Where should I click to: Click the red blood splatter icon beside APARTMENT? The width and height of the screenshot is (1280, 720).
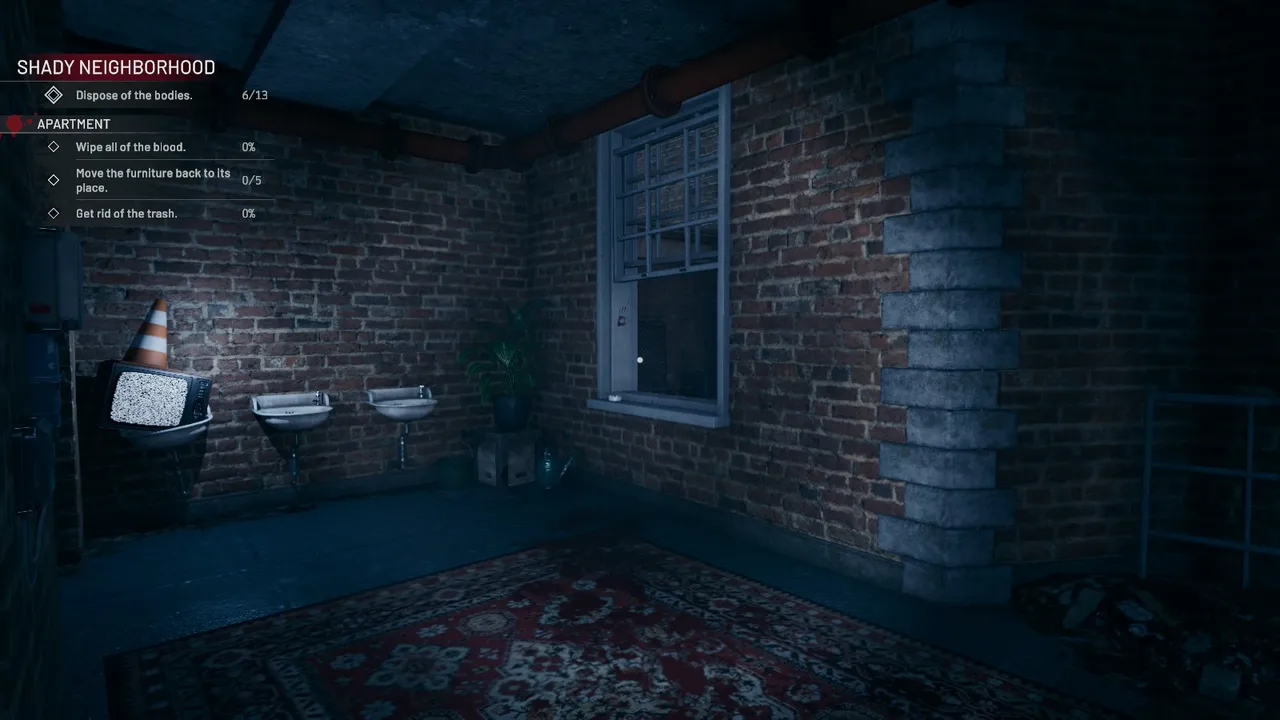pos(14,123)
